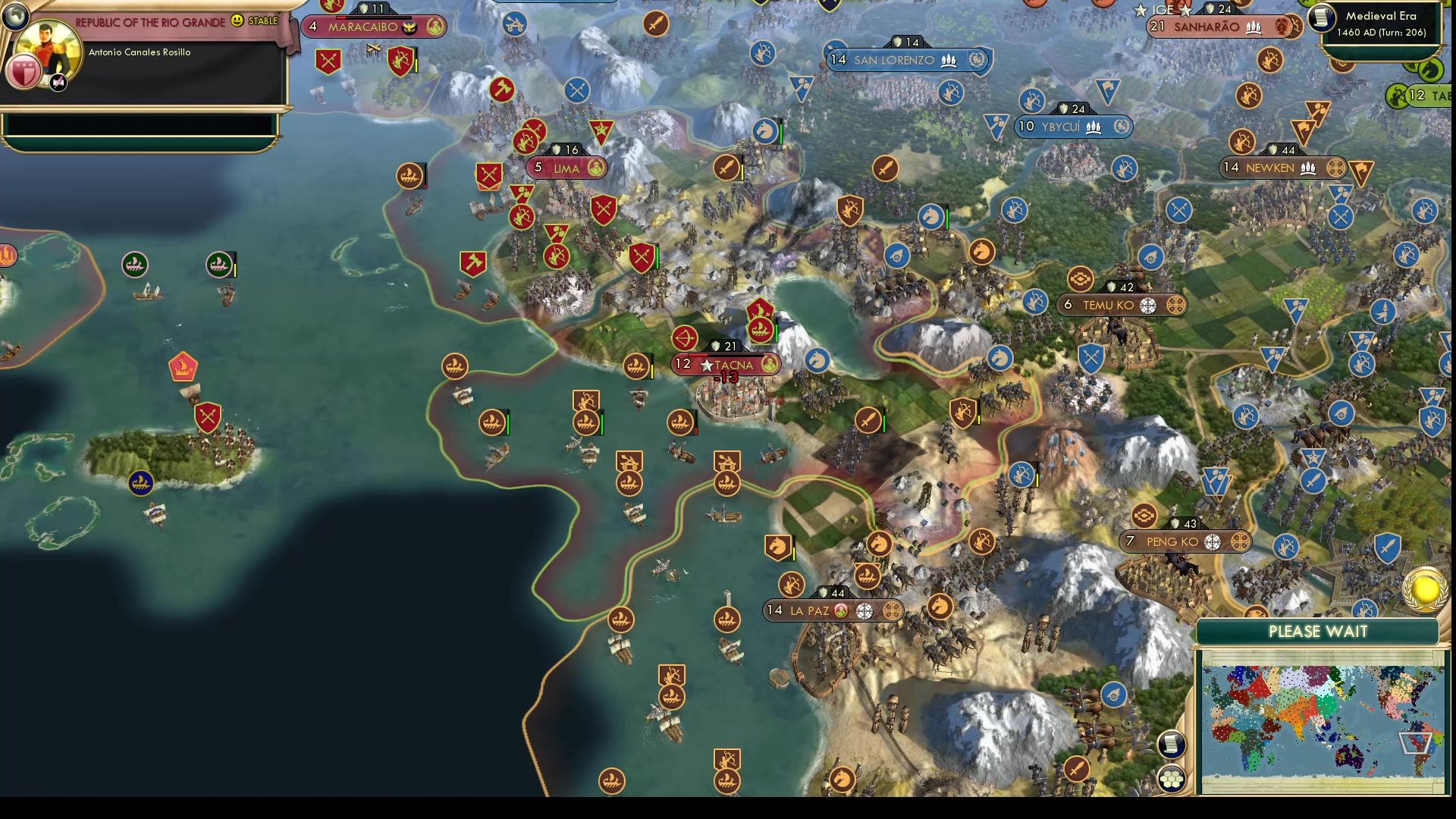Select the green knight unit icon near Temu Ko
1456x819 pixels.
(x=999, y=357)
